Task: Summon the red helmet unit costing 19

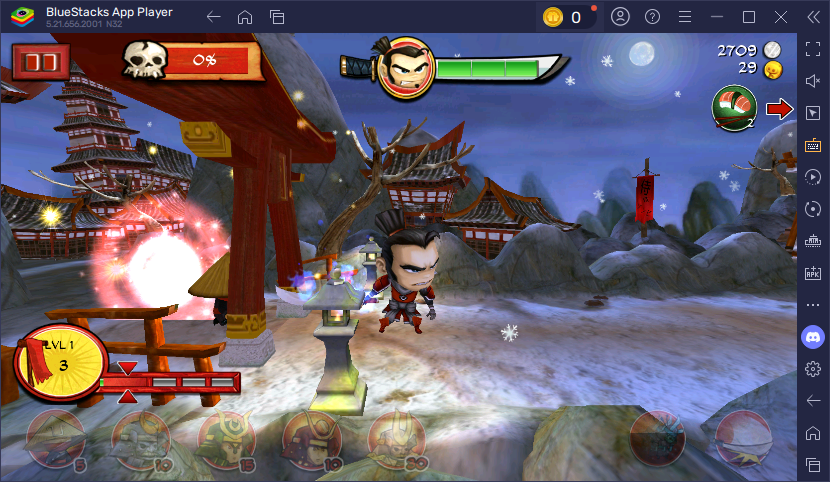Action: point(311,438)
